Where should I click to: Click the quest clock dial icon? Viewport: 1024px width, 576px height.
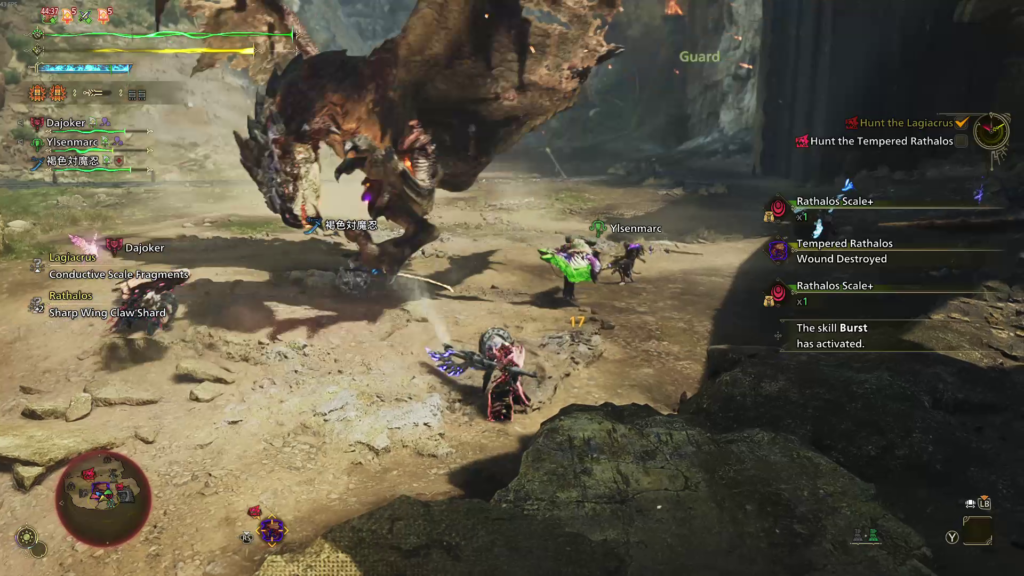click(x=991, y=131)
